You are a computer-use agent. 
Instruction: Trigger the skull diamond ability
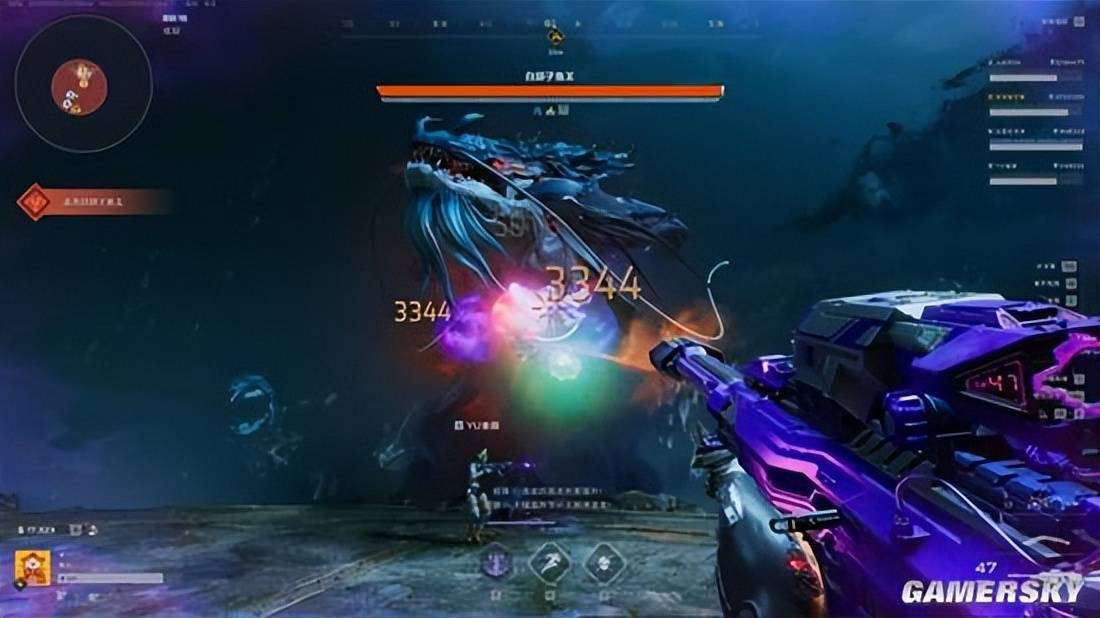click(x=604, y=563)
